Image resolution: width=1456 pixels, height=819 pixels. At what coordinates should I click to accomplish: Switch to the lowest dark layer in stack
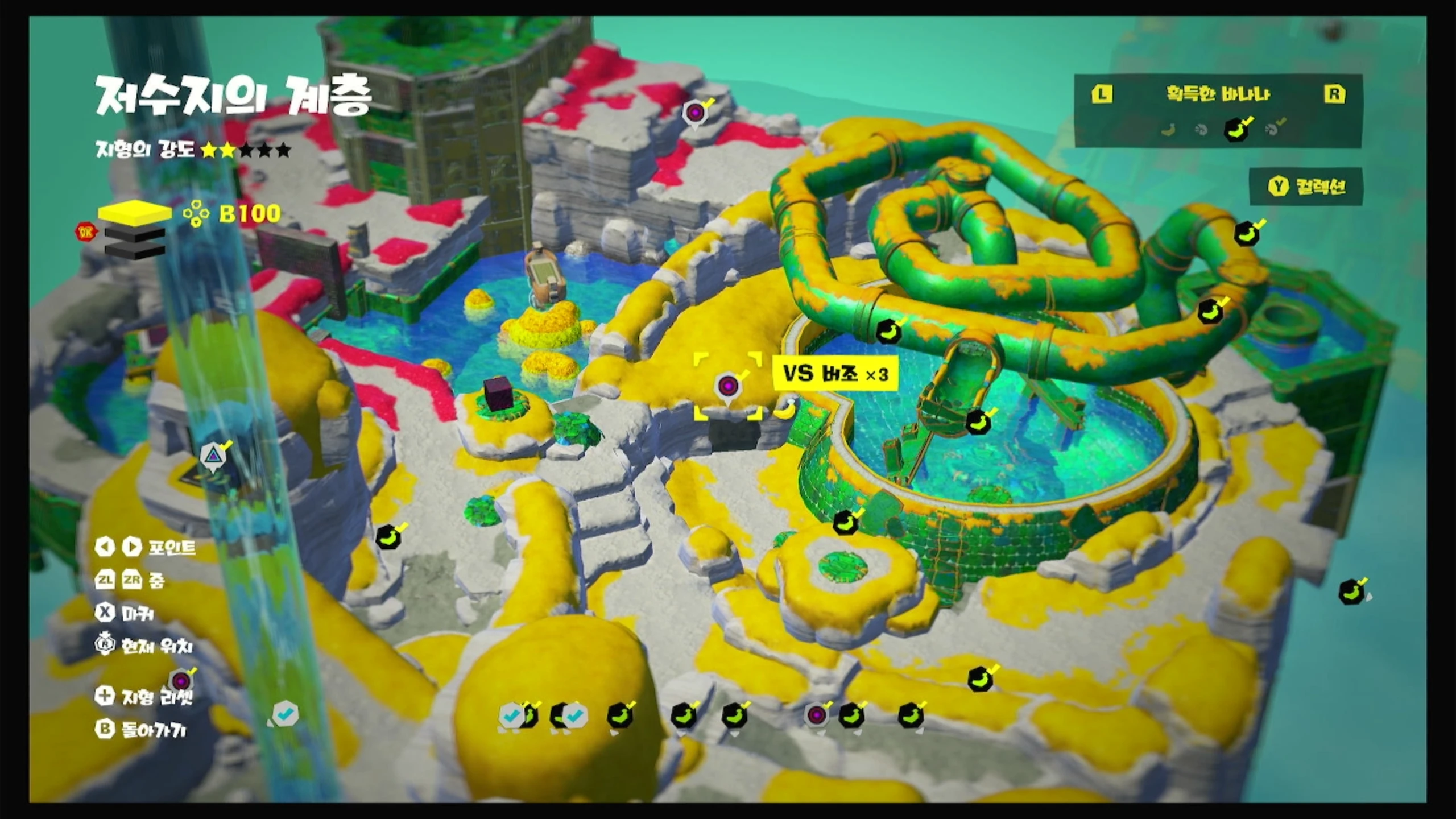(x=135, y=251)
